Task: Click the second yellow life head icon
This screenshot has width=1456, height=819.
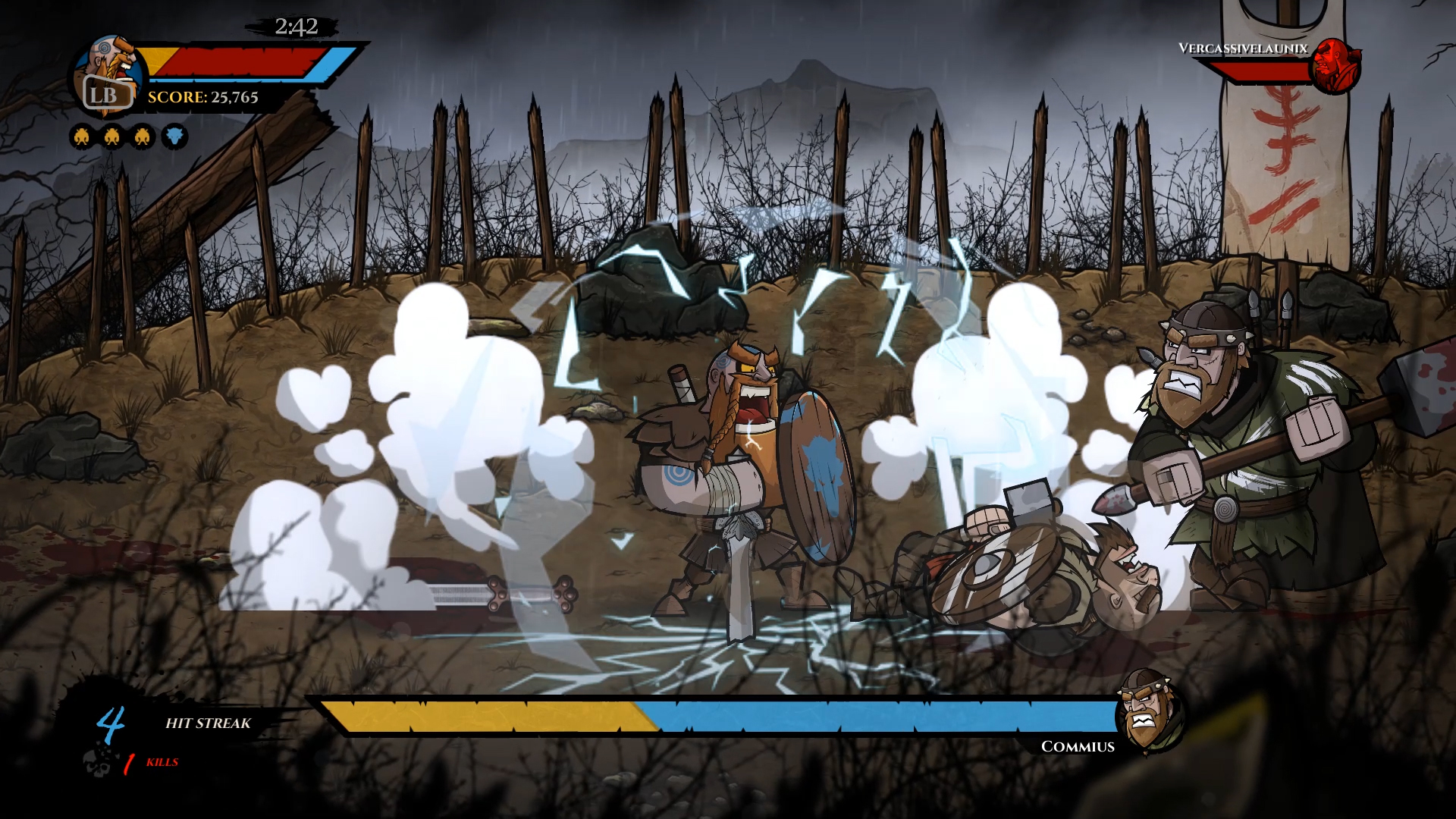Action: (x=112, y=136)
